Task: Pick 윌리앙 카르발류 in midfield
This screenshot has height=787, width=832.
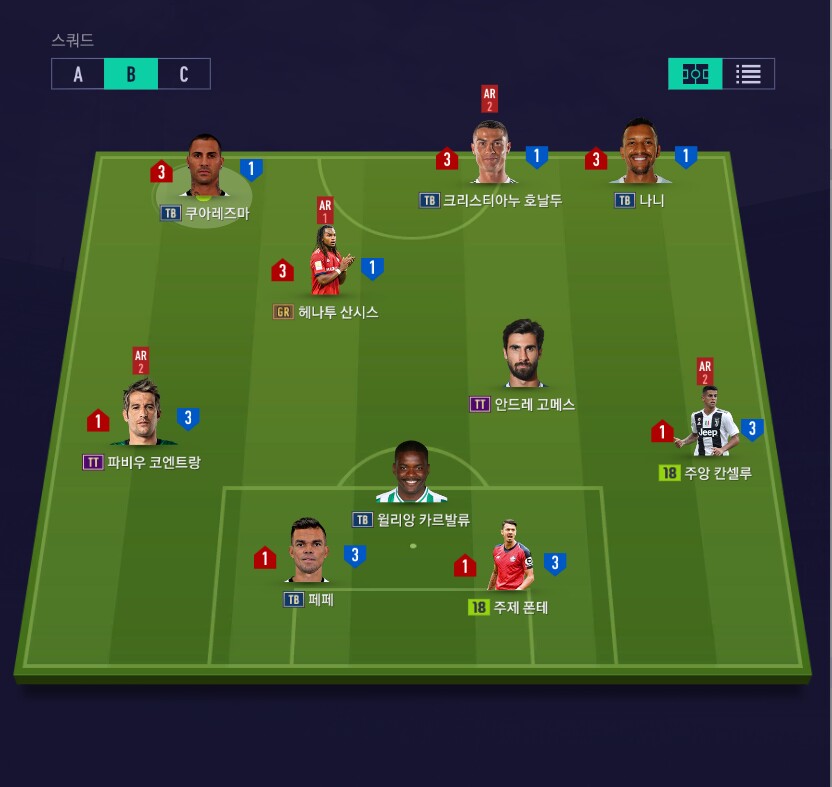Action: point(410,474)
